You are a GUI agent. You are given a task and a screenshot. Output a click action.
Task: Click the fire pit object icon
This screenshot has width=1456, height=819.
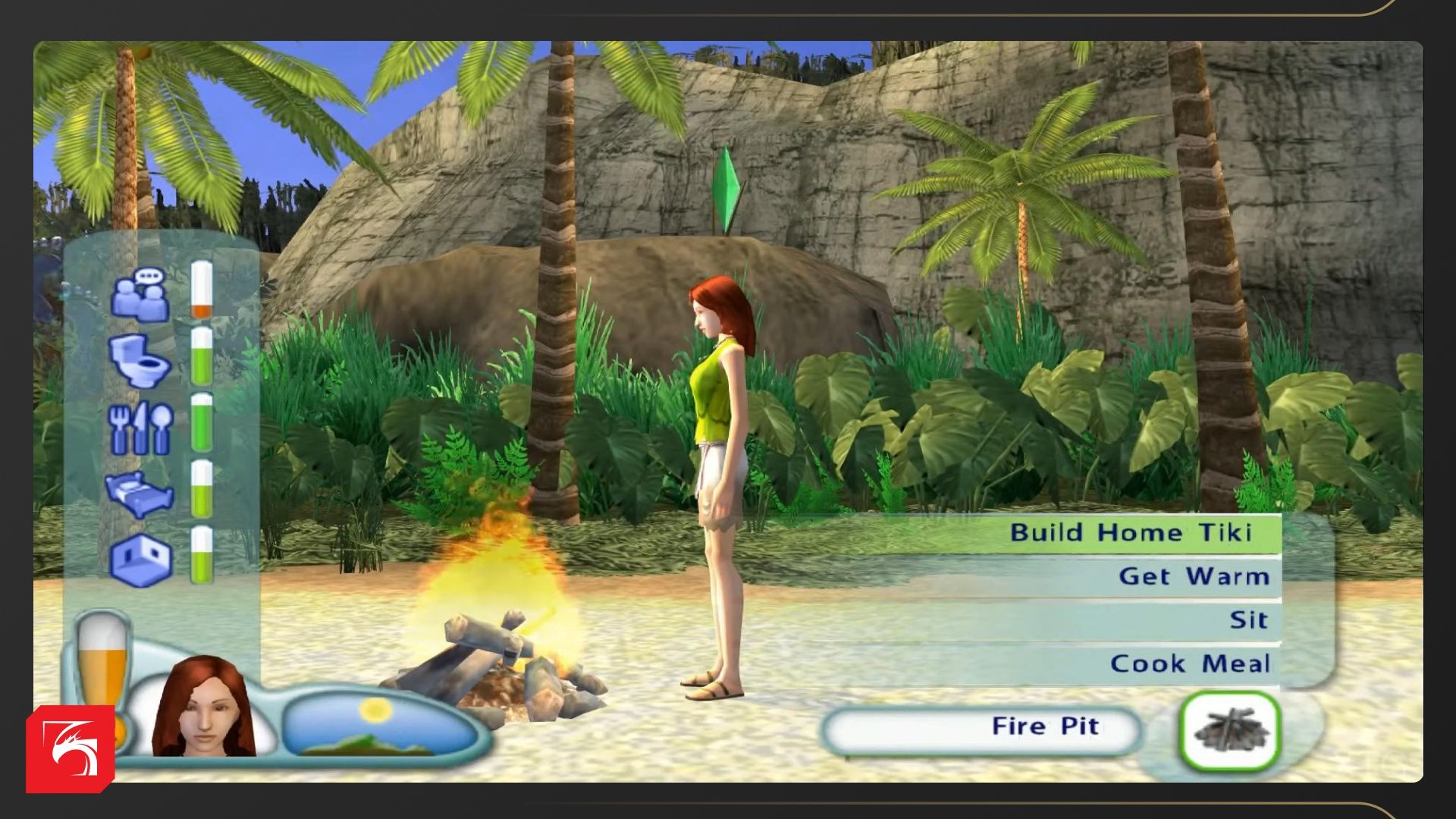[x=1230, y=731]
